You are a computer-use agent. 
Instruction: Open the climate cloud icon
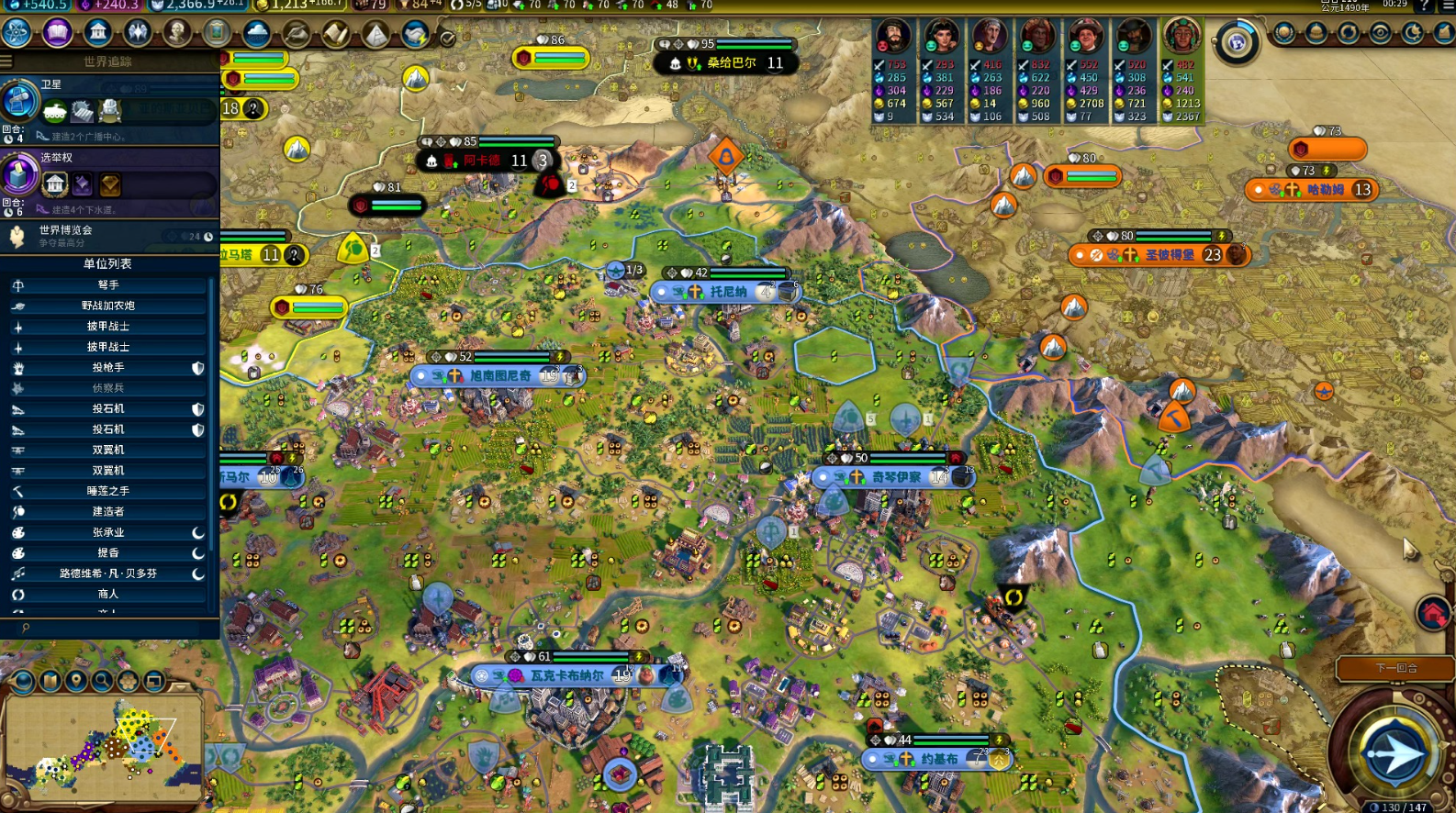(x=257, y=33)
